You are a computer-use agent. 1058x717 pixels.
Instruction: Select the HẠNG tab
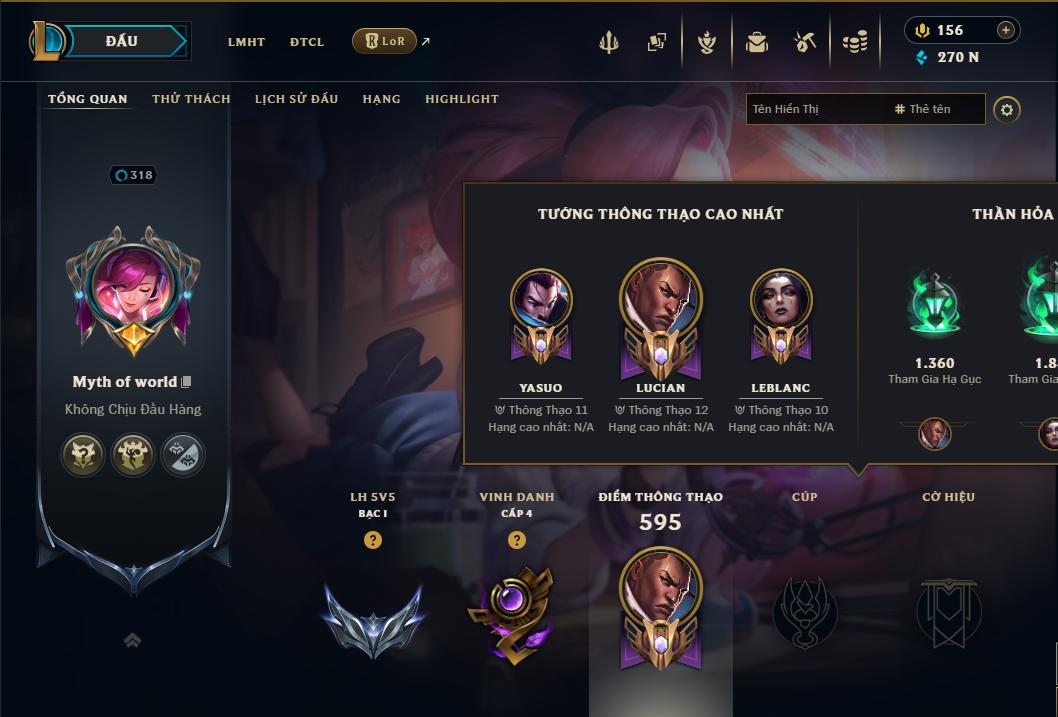[x=381, y=99]
